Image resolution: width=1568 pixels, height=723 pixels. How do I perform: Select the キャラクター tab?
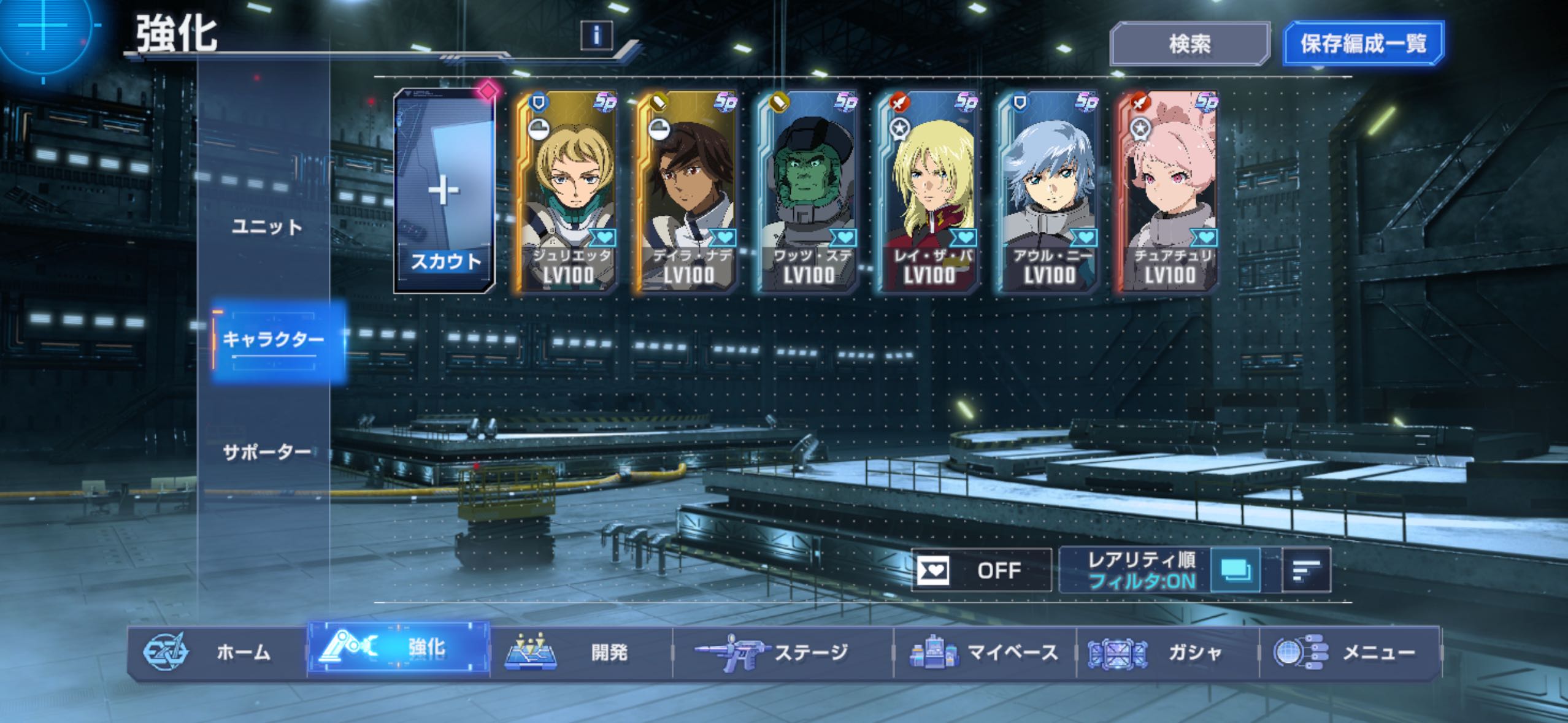[x=273, y=339]
